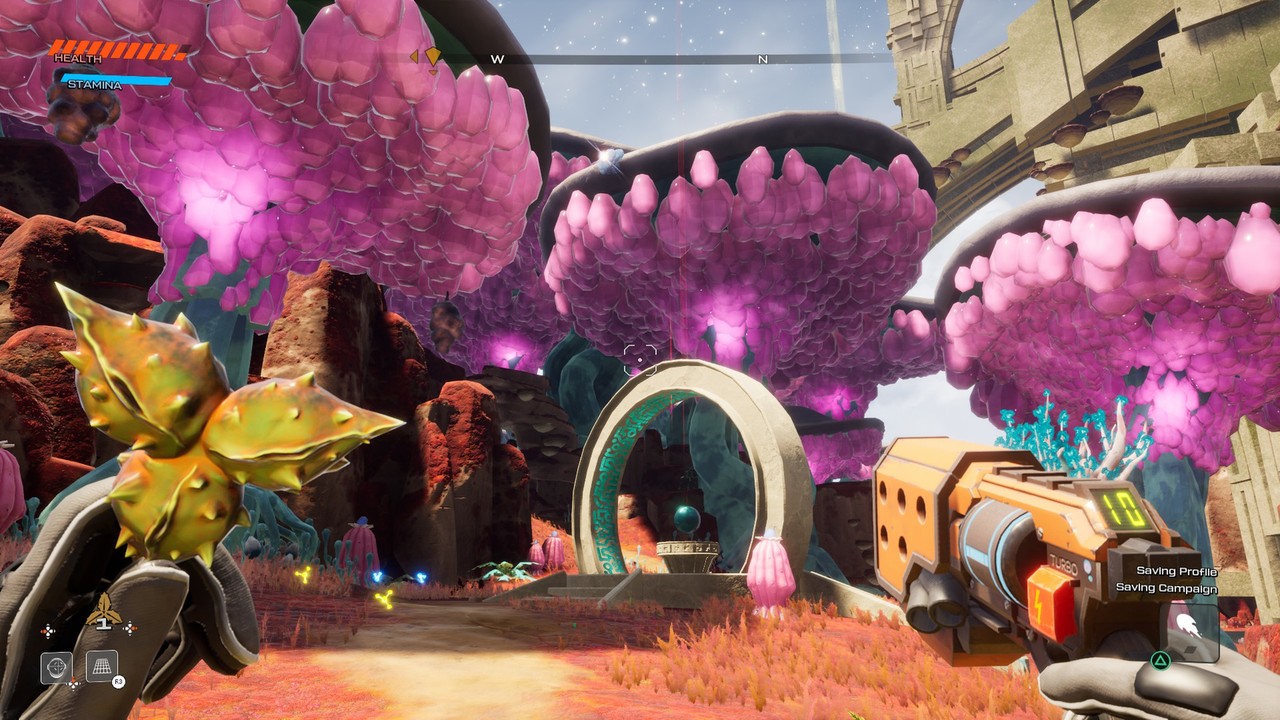
Task: Click the compass bar
Action: [x=640, y=60]
